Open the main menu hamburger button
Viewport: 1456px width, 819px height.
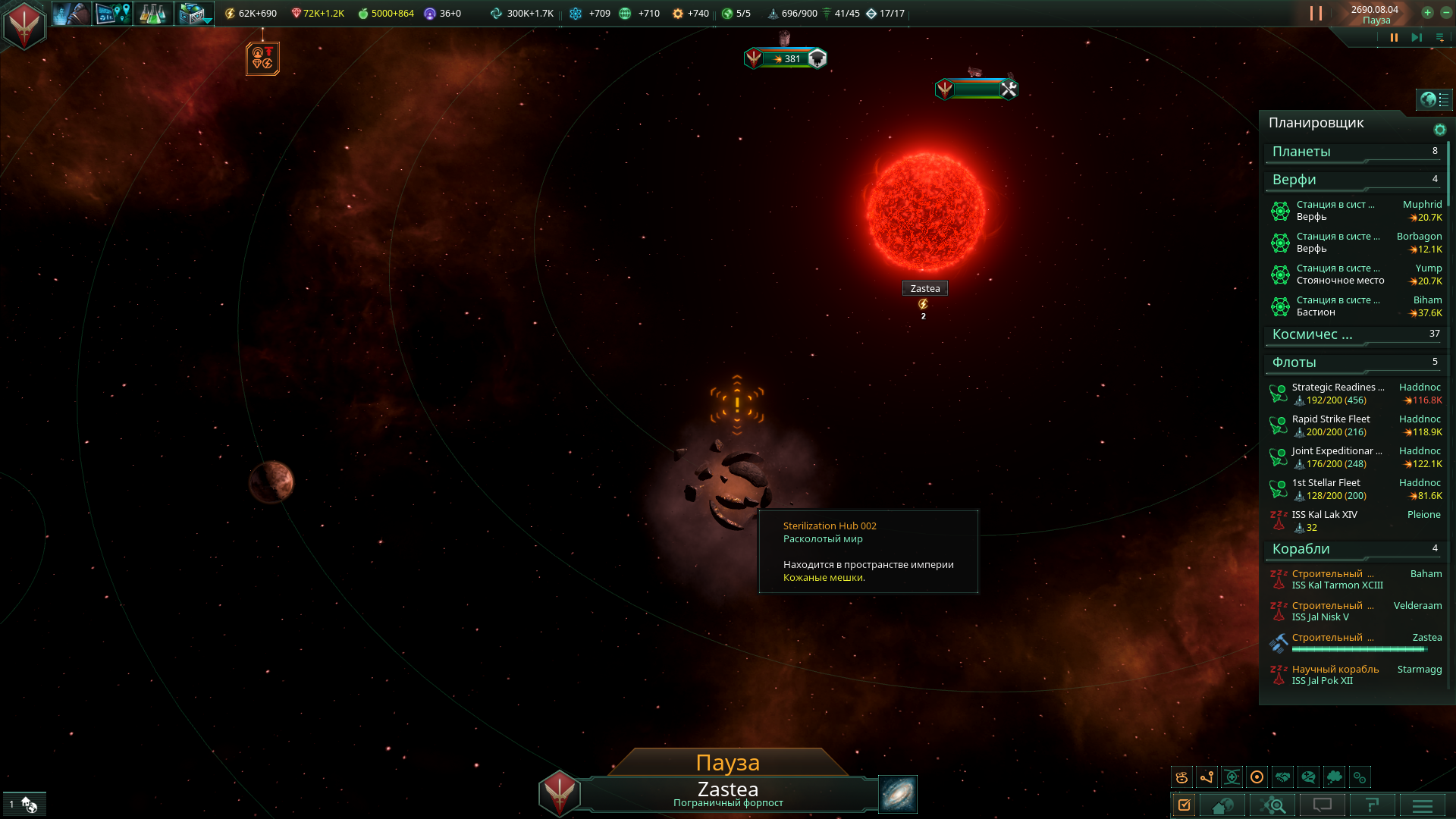click(1423, 805)
